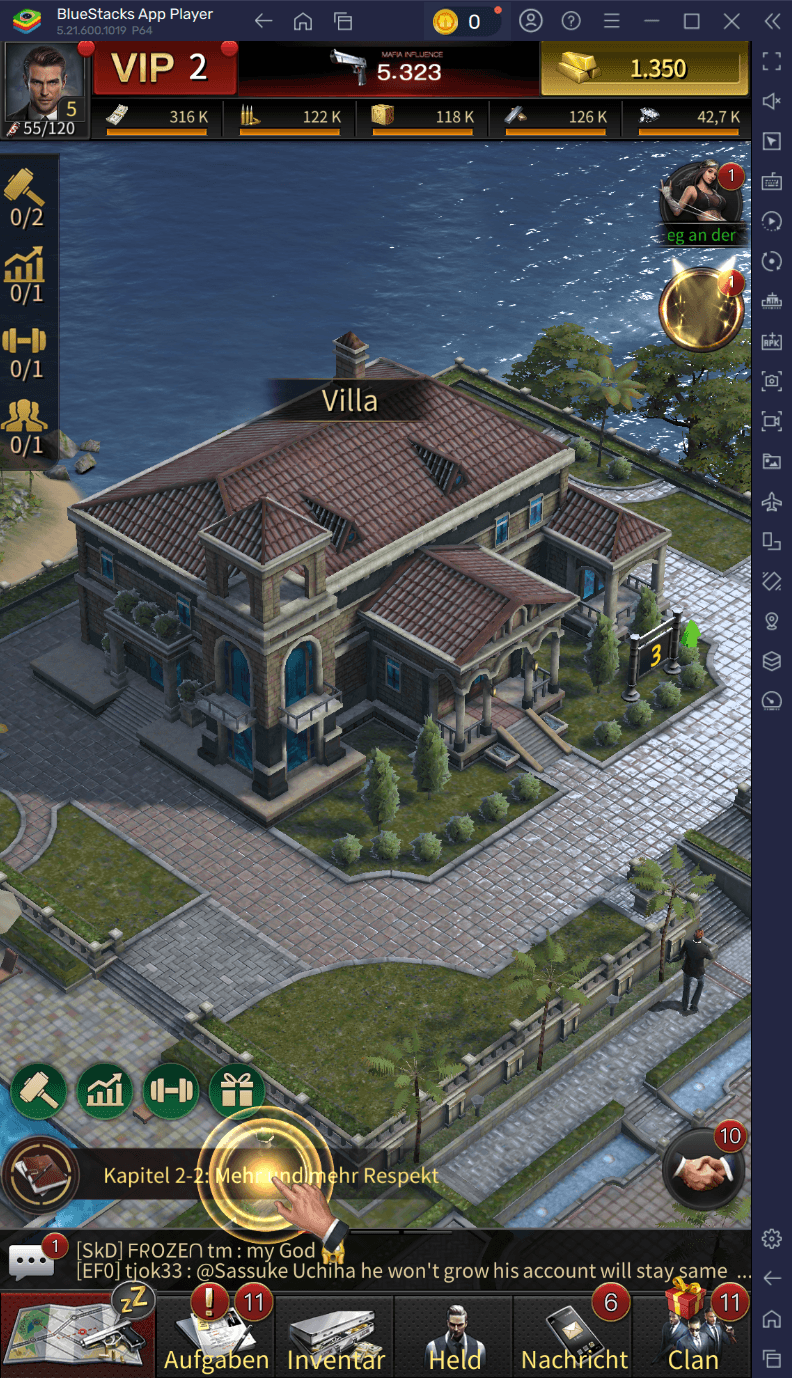Click the VIP 2 badge

click(163, 68)
